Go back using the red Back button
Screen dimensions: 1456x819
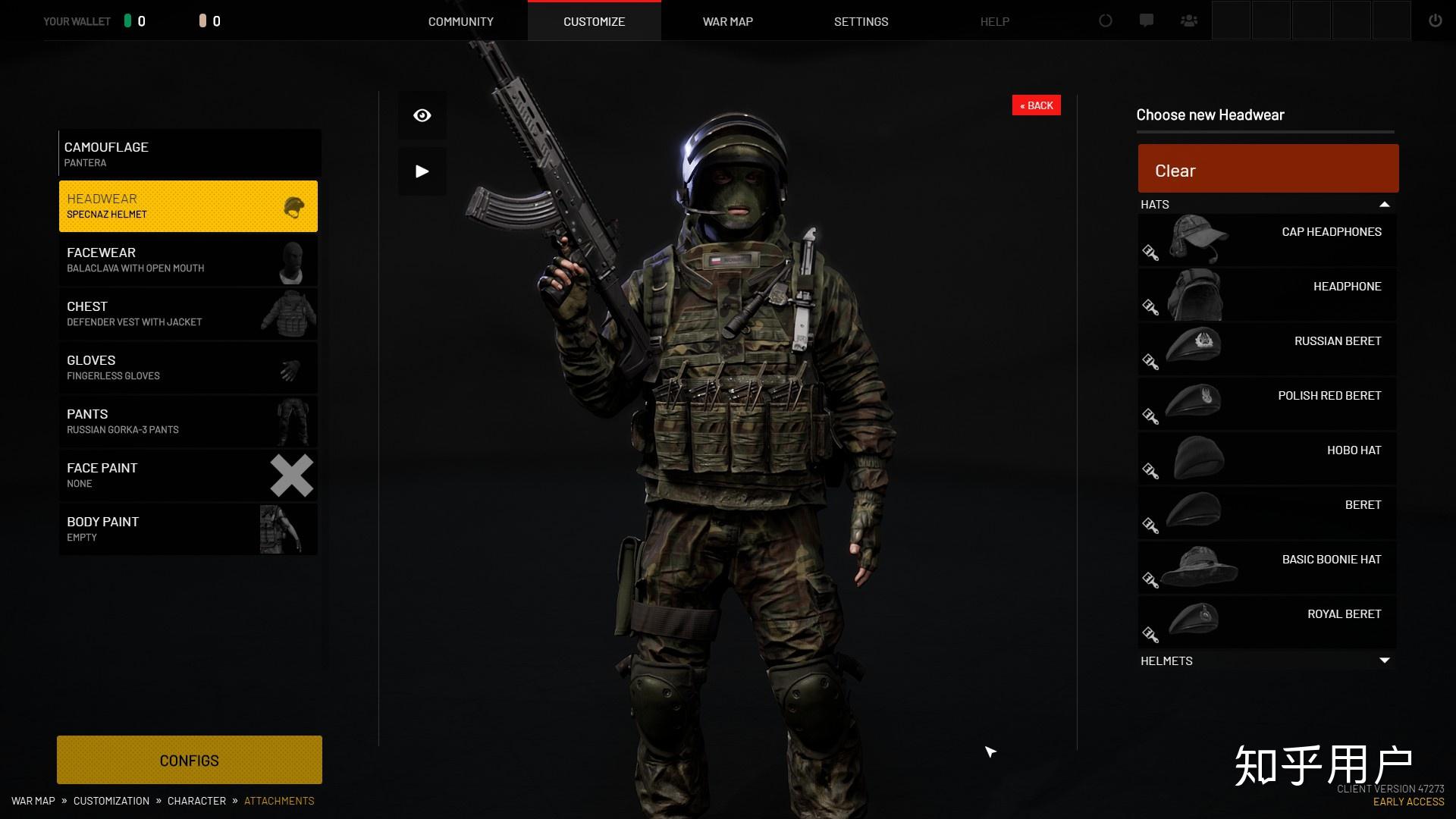(1036, 105)
